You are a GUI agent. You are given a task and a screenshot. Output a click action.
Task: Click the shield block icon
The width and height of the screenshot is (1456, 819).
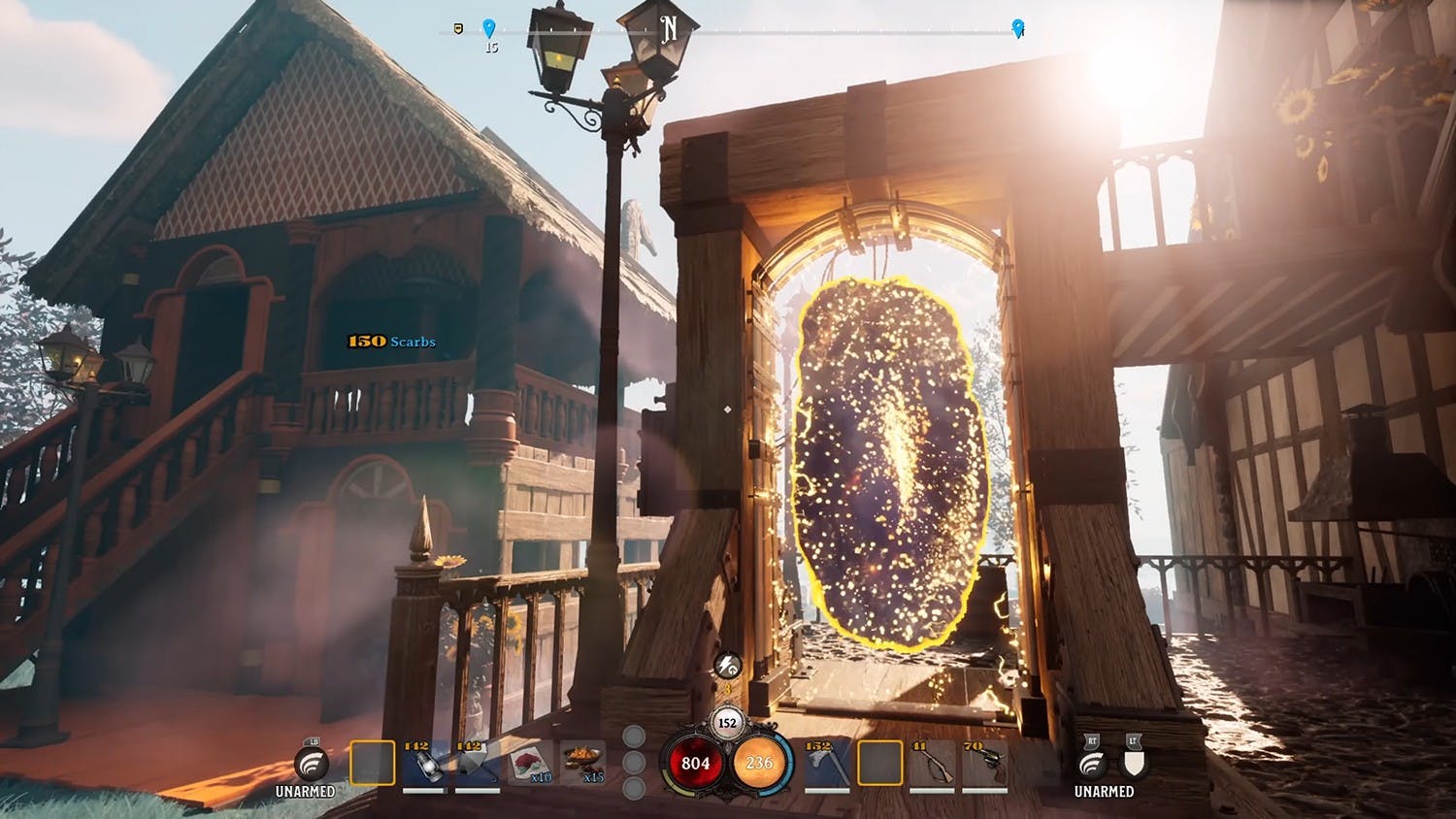(1133, 764)
